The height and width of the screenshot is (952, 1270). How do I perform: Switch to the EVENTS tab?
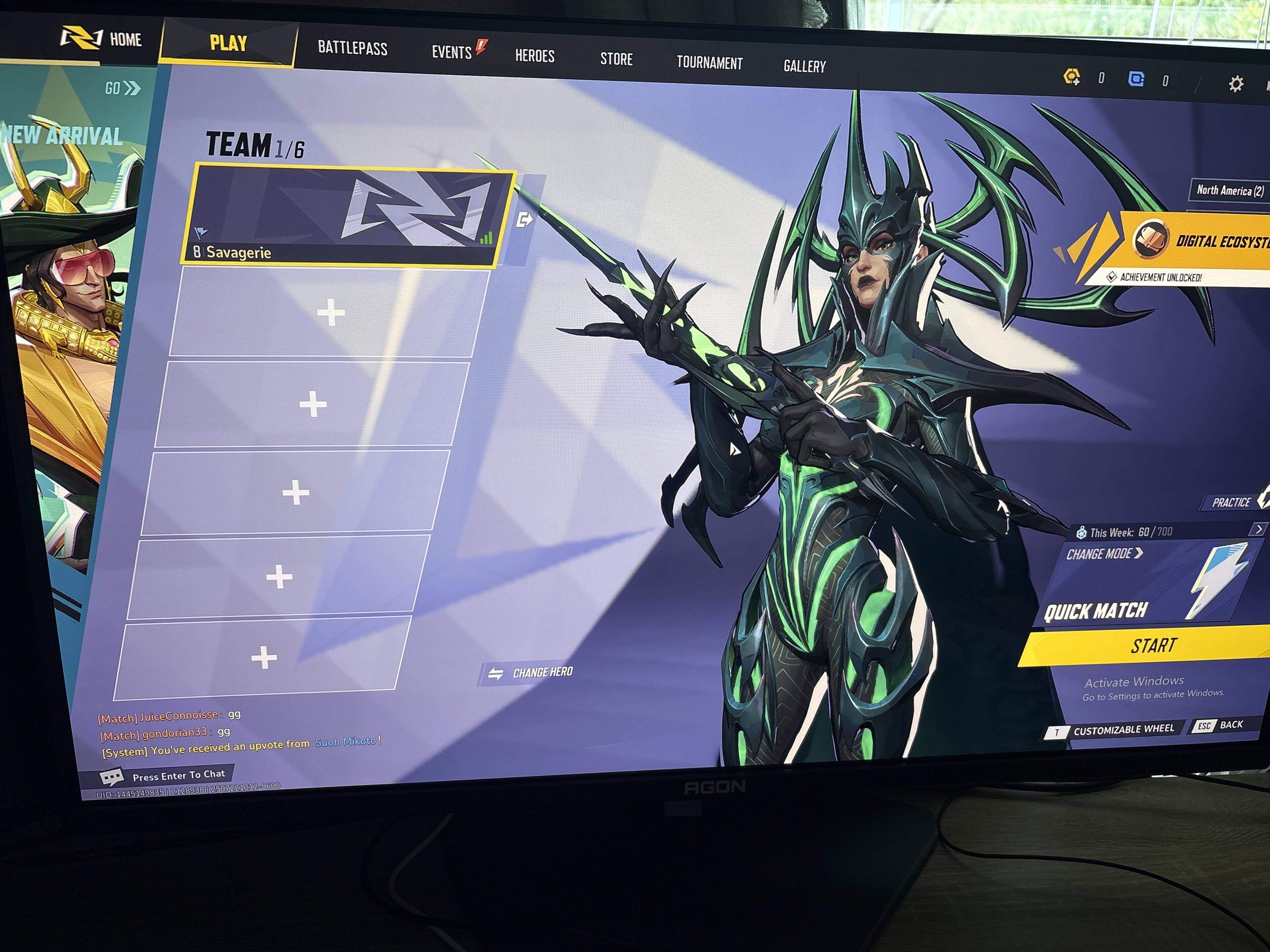[x=452, y=52]
